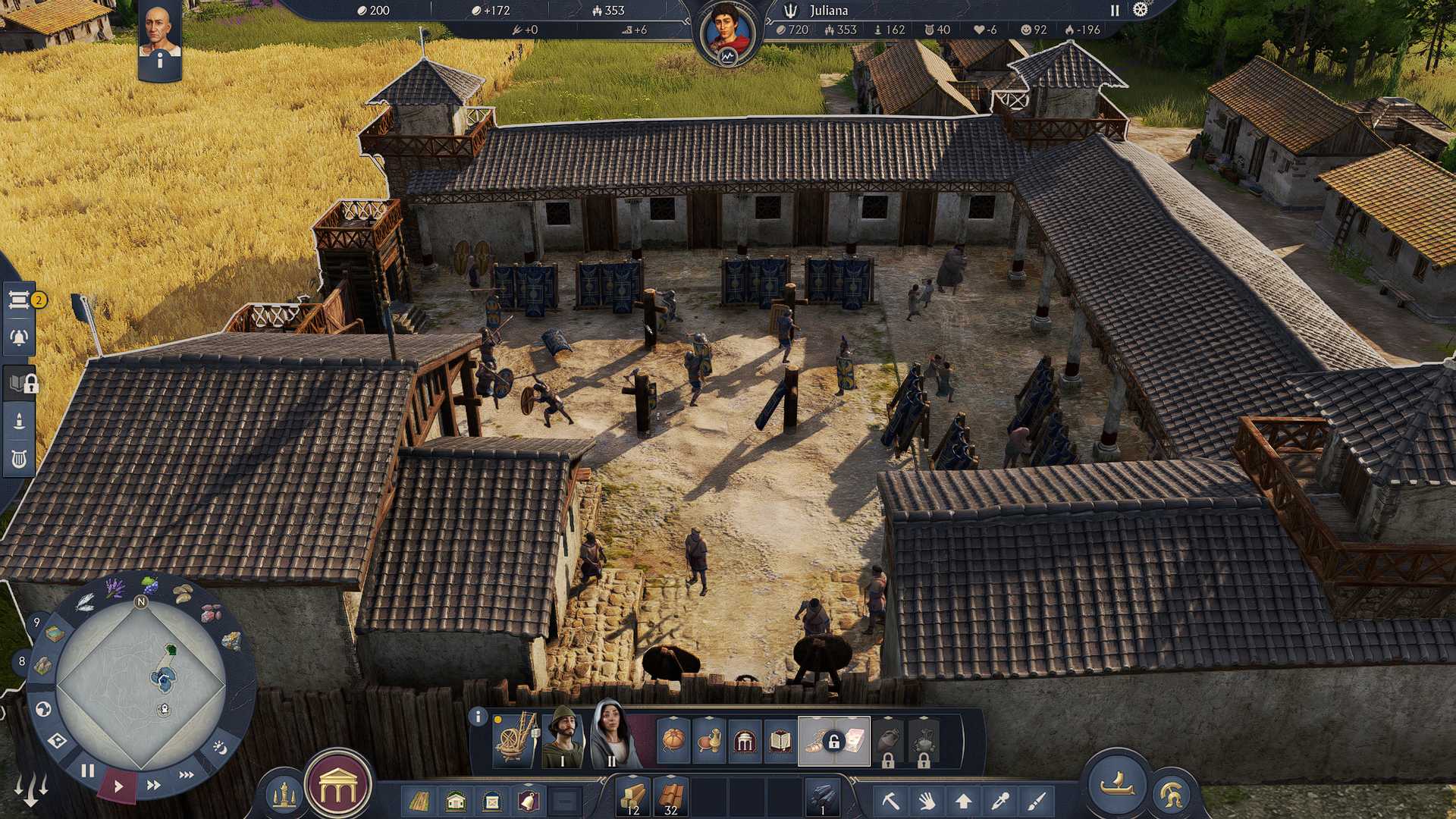This screenshot has height=819, width=1456.
Task: Set game speed to normal play
Action: 118,786
